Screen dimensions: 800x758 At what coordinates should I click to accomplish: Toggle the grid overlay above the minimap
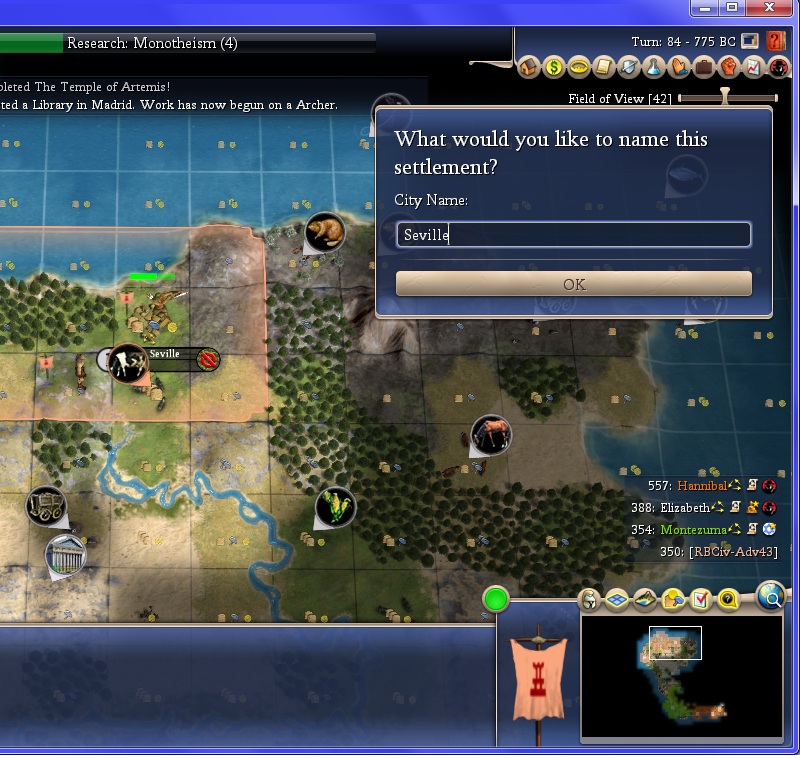pyautogui.click(x=617, y=600)
